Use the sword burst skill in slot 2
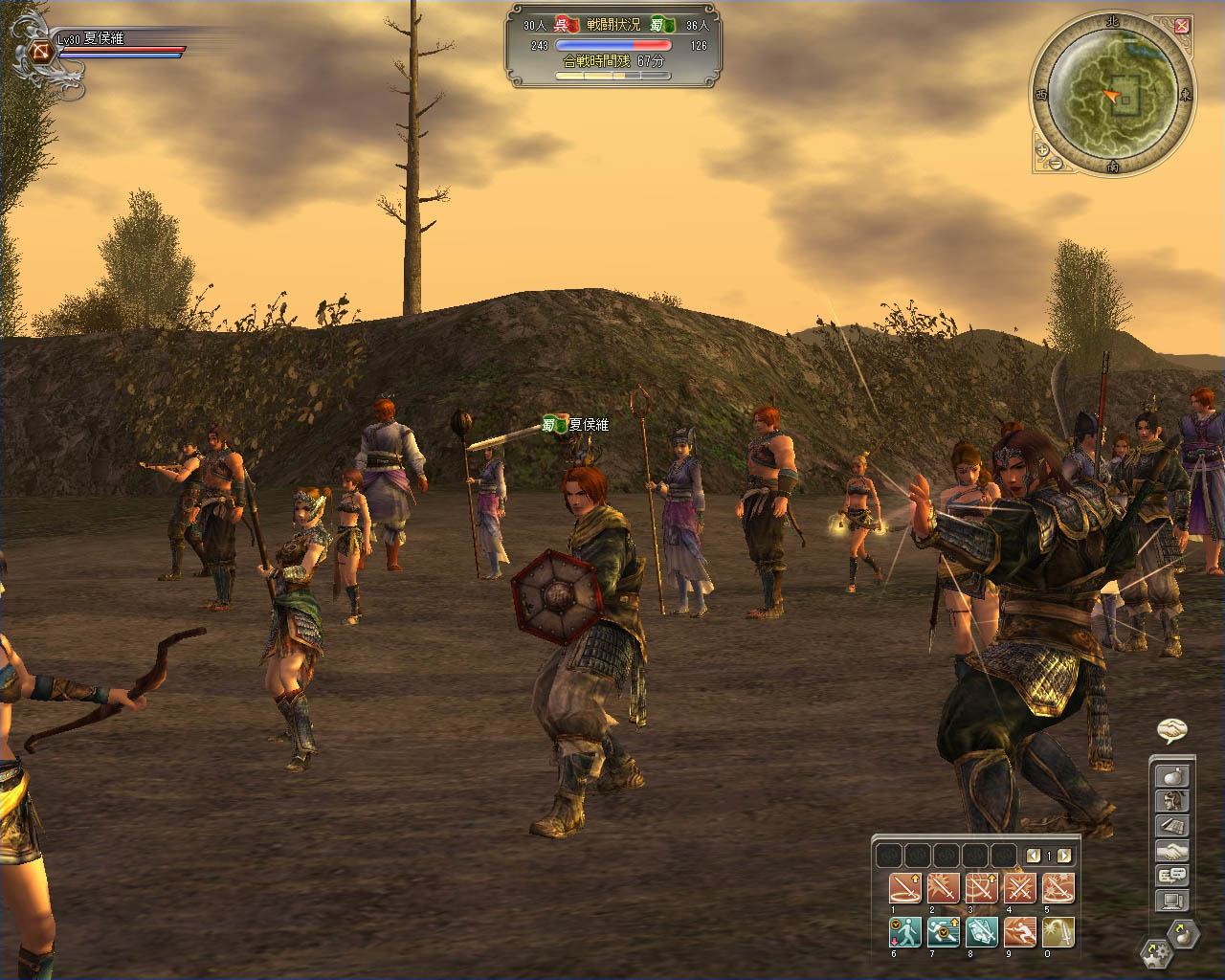The width and height of the screenshot is (1225, 980). [943, 888]
